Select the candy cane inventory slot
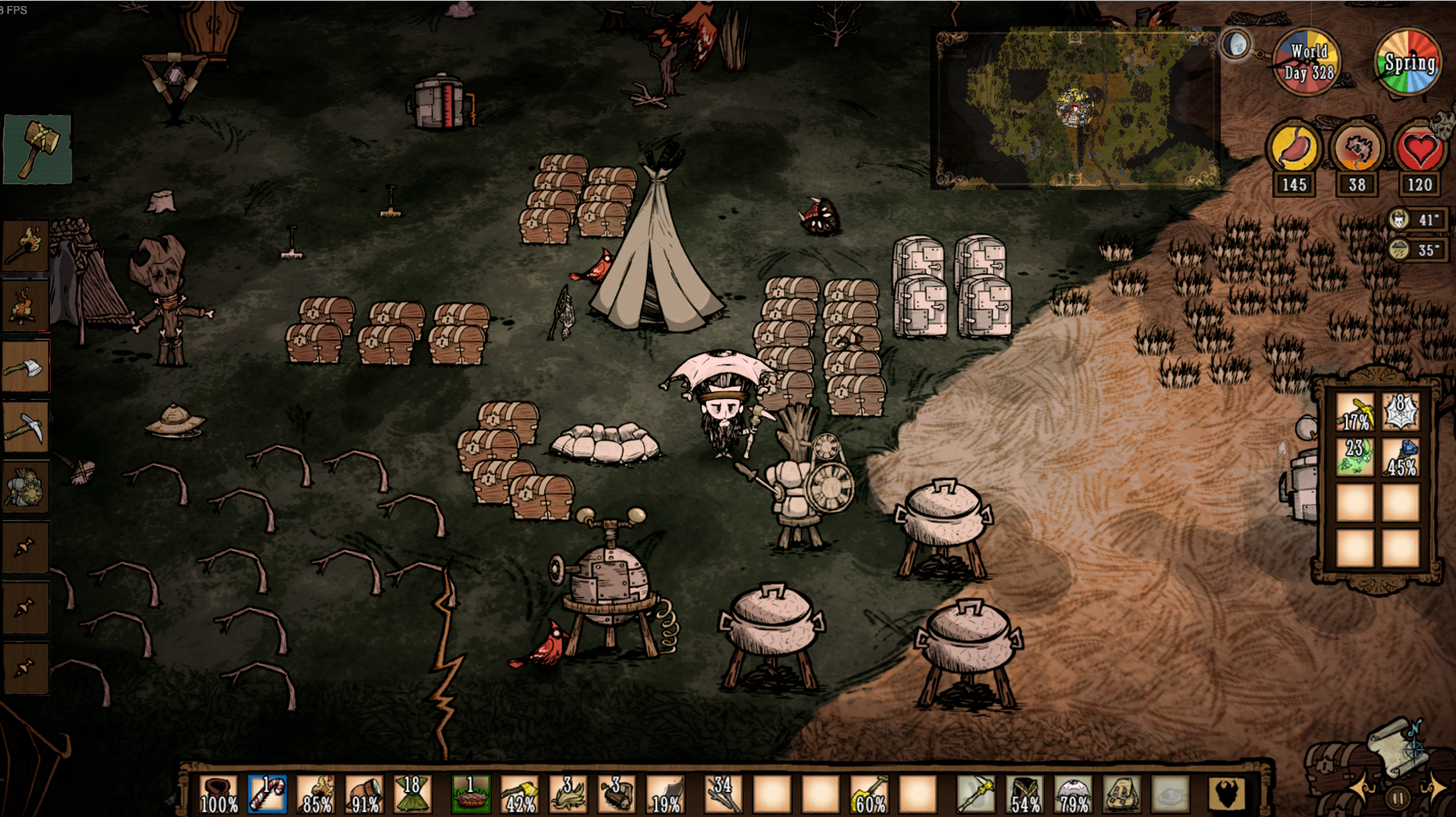 point(267,794)
